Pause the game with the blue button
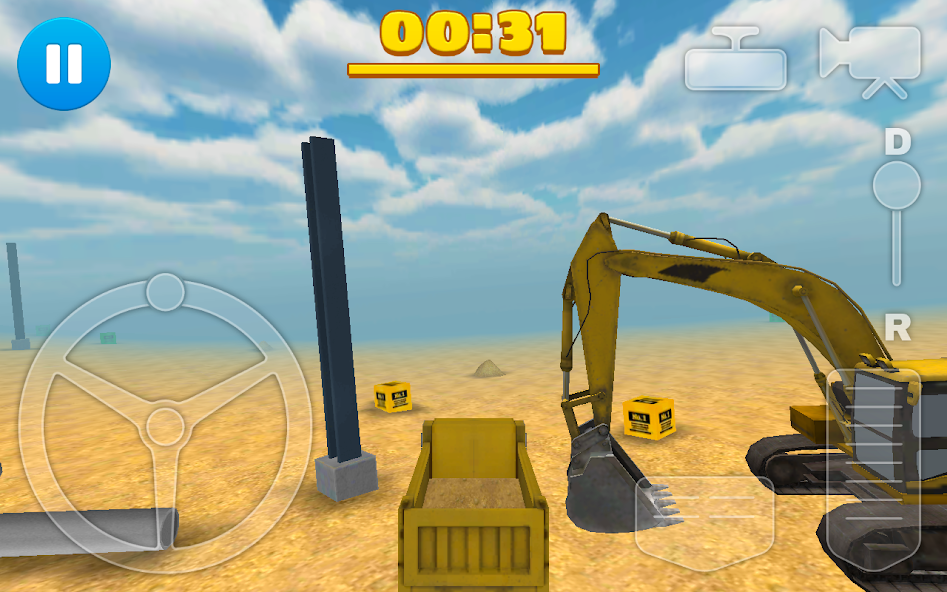Screen dimensions: 947x592 point(64,63)
